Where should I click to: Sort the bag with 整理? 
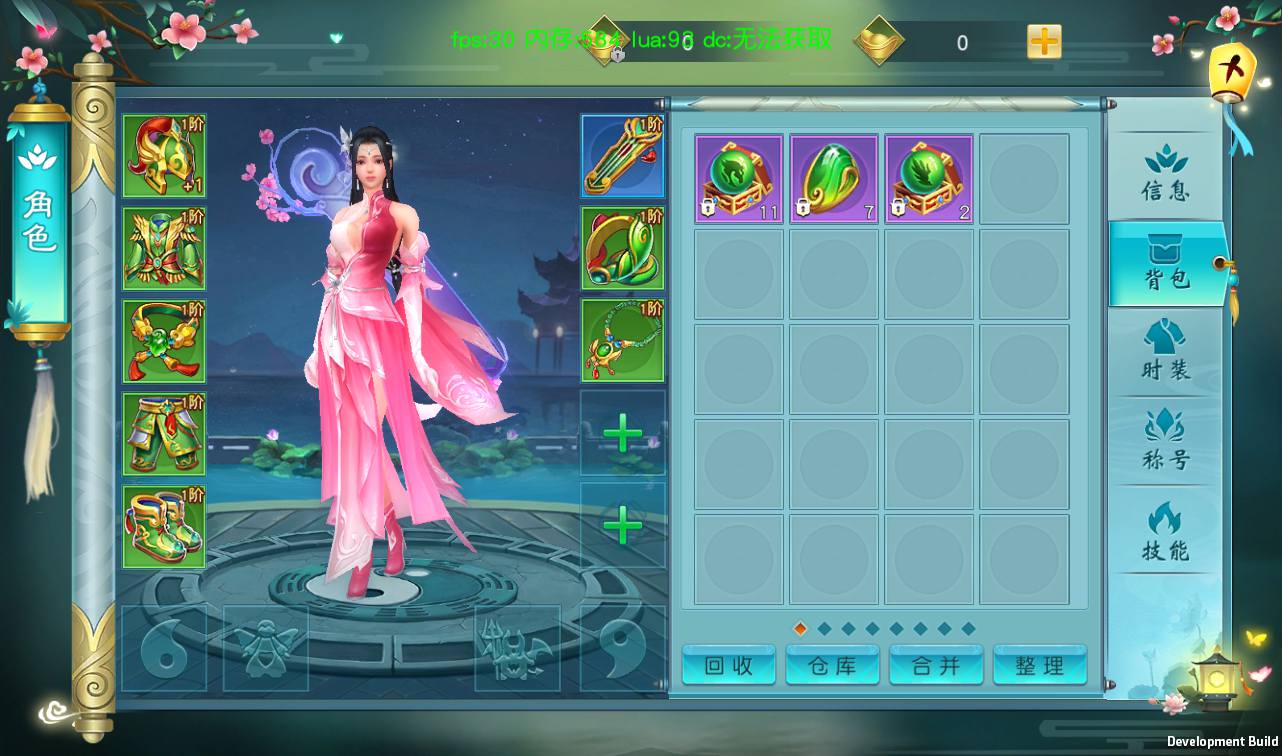pos(1039,666)
